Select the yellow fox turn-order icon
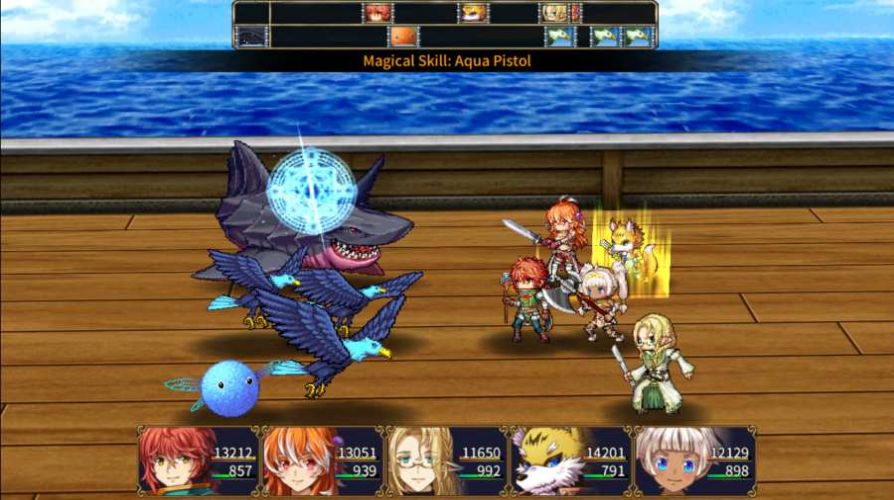This screenshot has width=894, height=500. pos(472,13)
